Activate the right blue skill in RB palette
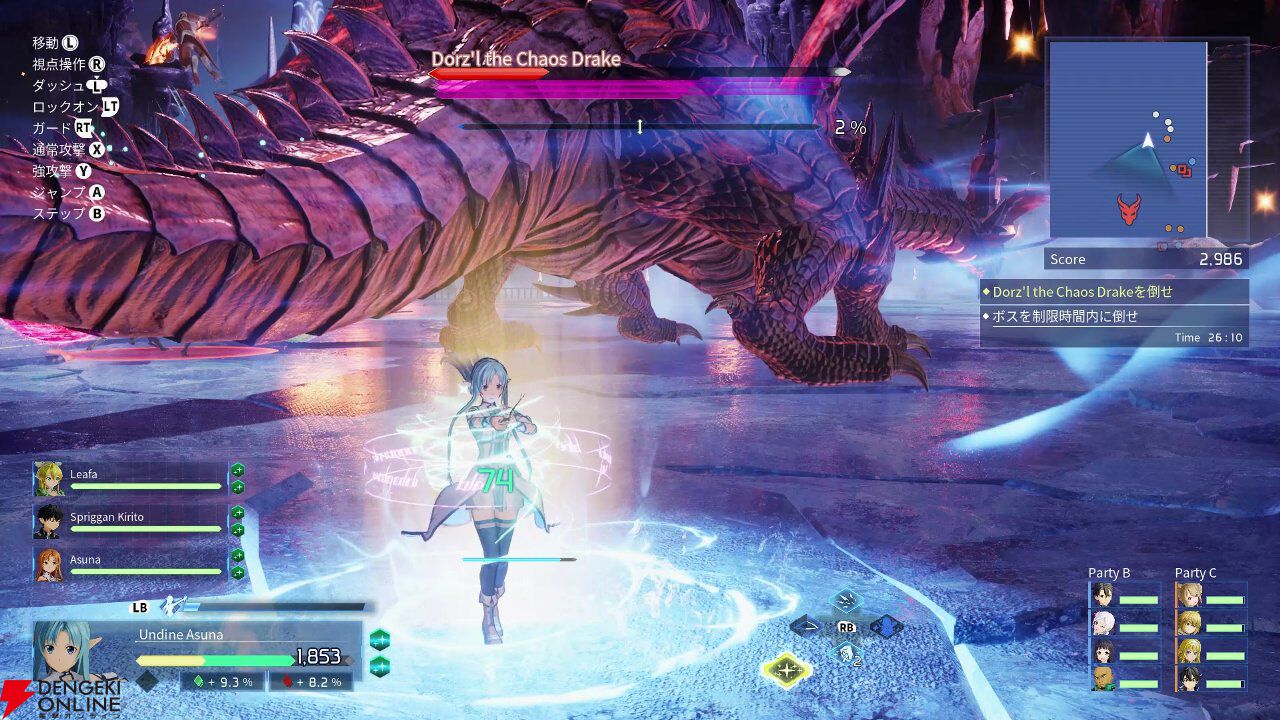 pos(886,627)
